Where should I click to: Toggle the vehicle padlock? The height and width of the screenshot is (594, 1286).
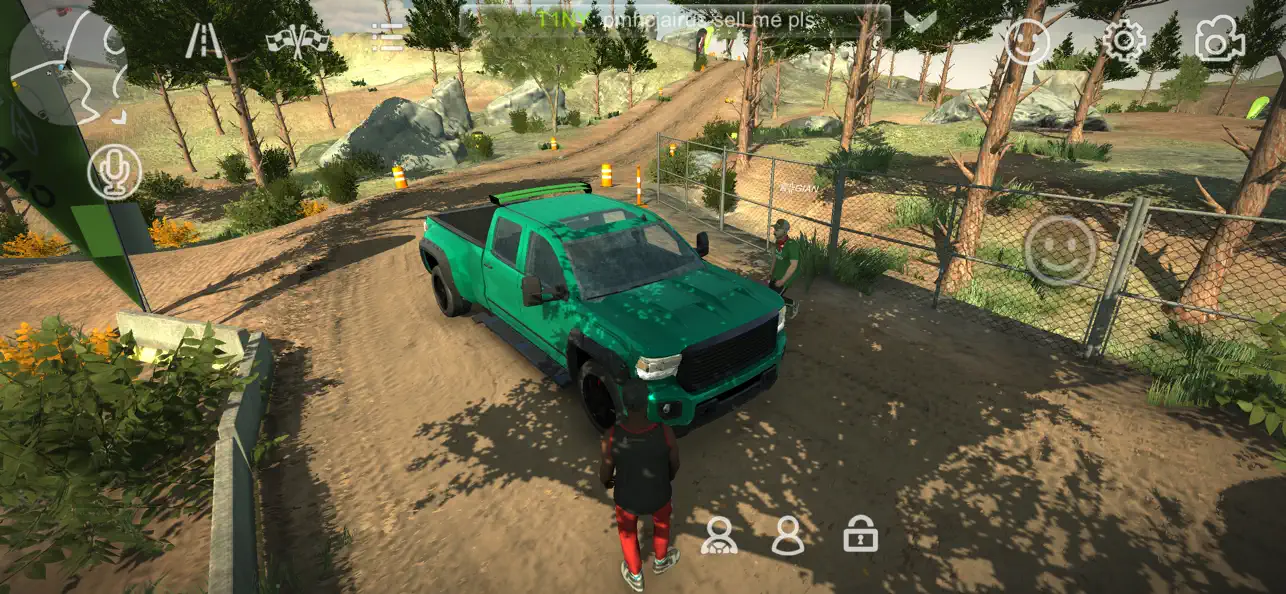[860, 534]
